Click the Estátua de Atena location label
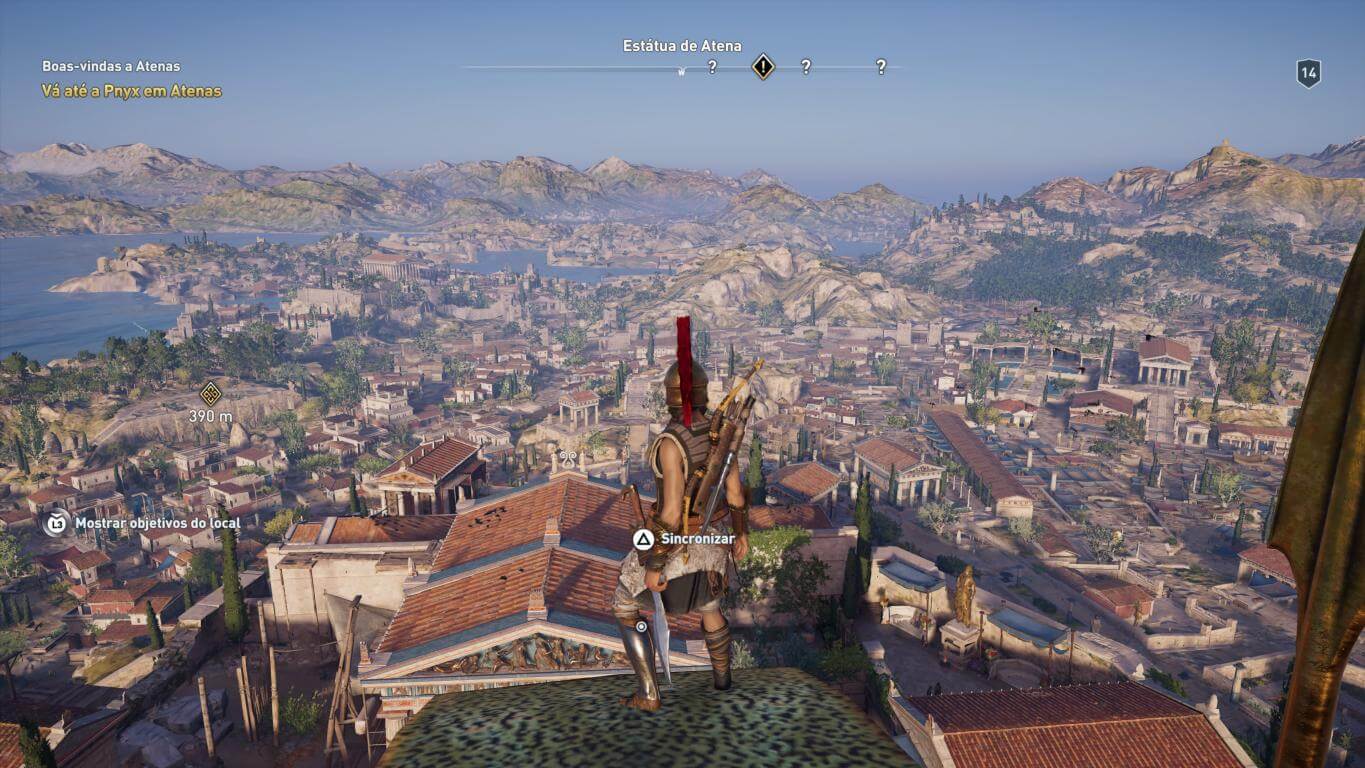This screenshot has height=768, width=1365. (x=682, y=46)
